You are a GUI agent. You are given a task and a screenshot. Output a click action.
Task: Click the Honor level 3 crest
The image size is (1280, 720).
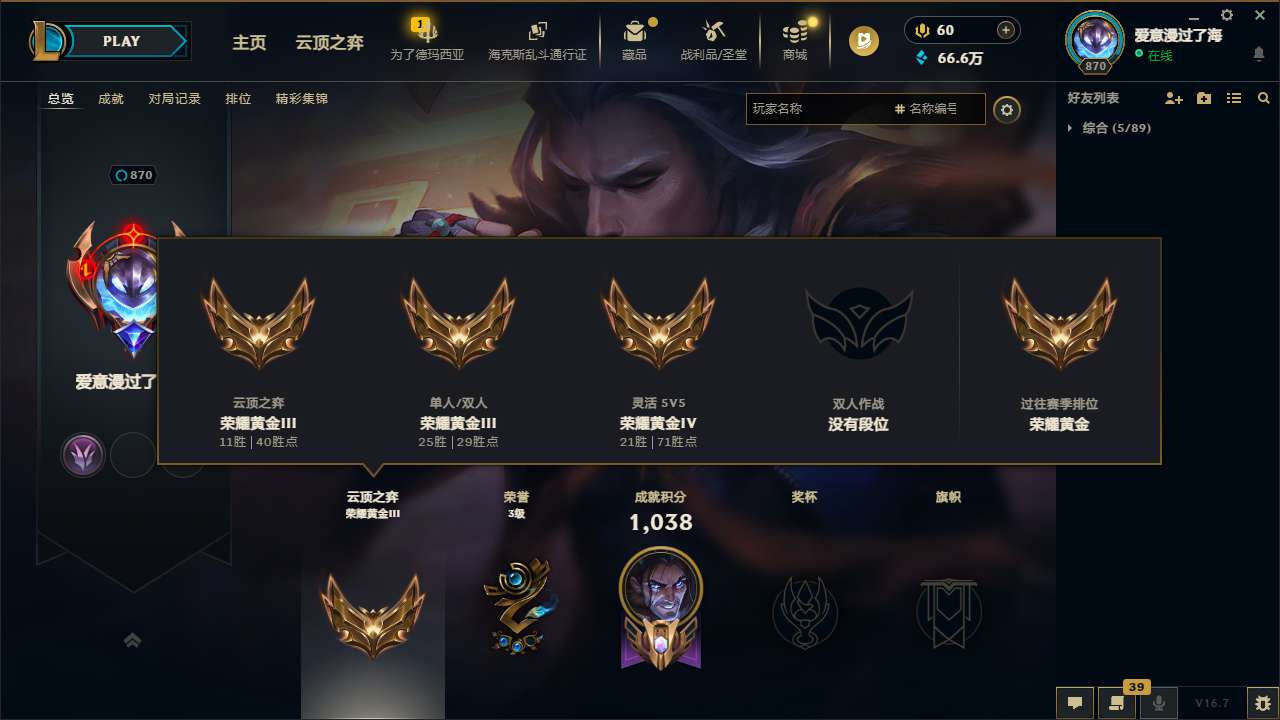coord(516,607)
